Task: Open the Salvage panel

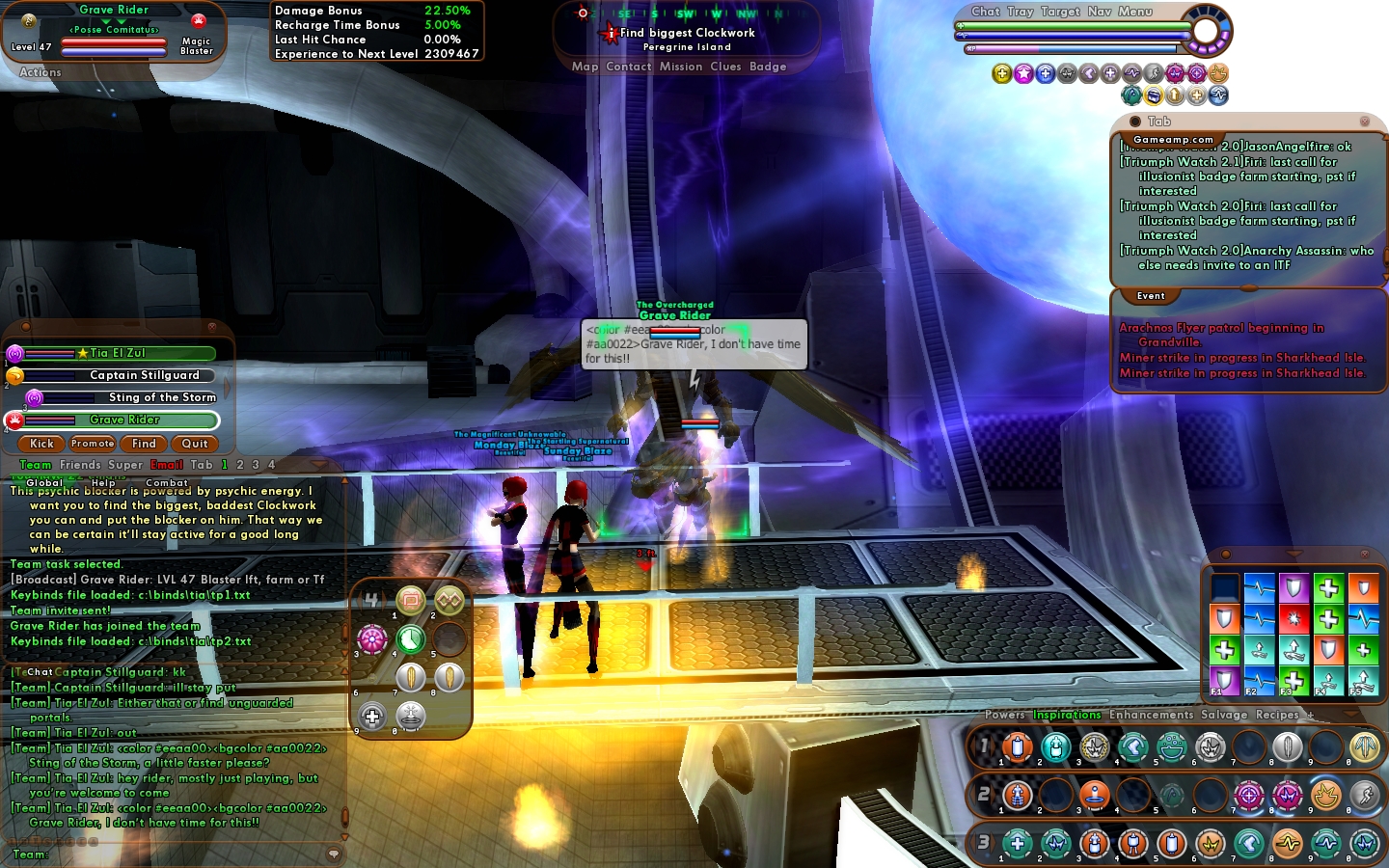Action: [x=1224, y=715]
